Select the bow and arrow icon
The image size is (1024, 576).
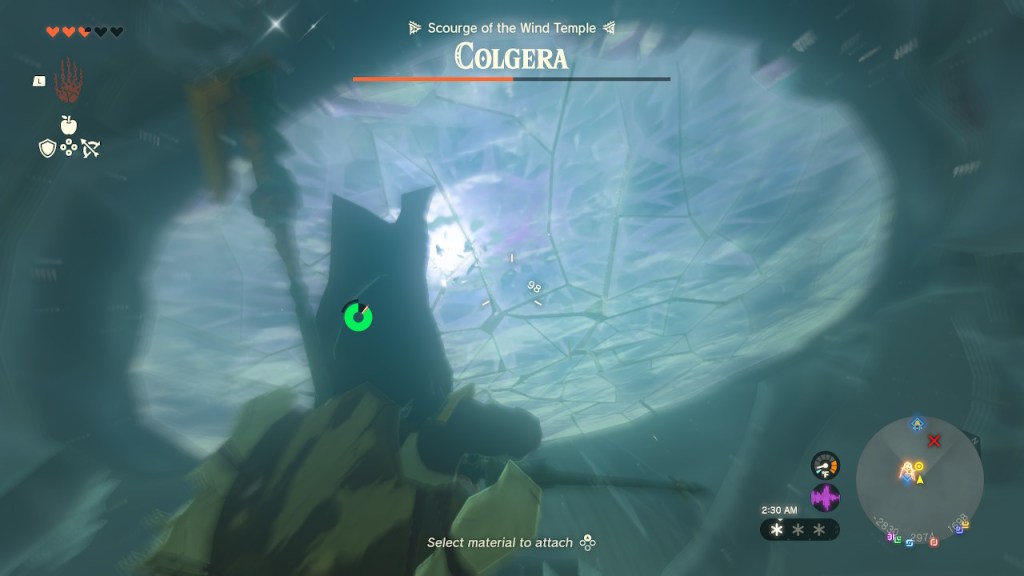[90, 149]
